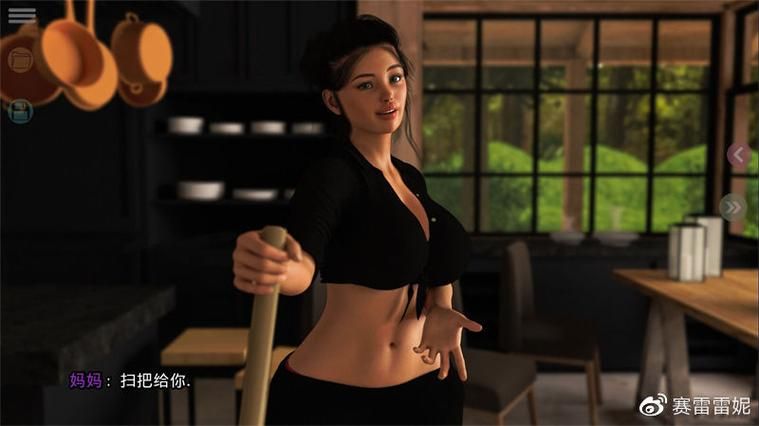Open the hamburger menu
The height and width of the screenshot is (426, 759).
tap(21, 16)
